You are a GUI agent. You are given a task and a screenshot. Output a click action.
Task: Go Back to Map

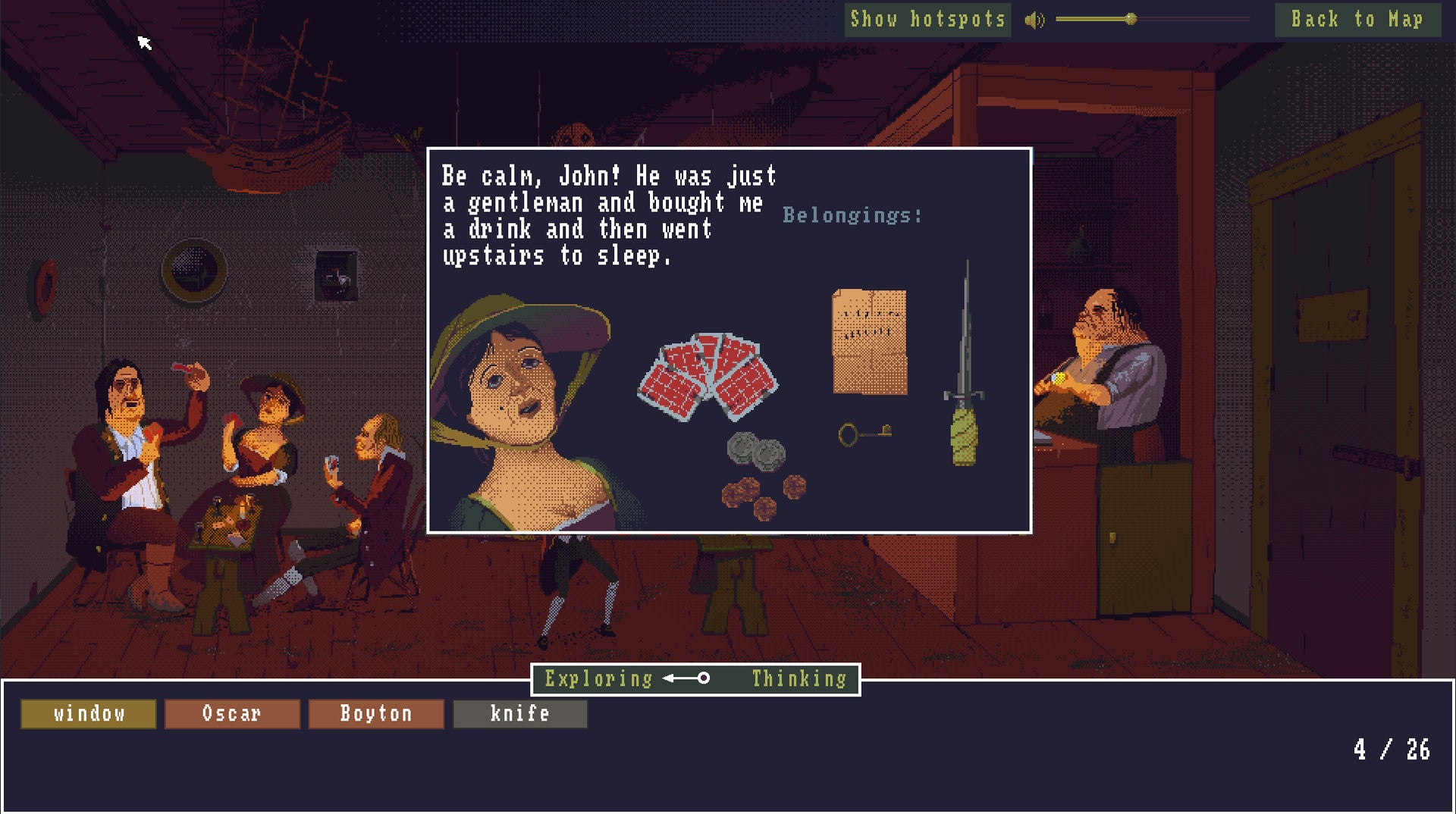click(1357, 20)
